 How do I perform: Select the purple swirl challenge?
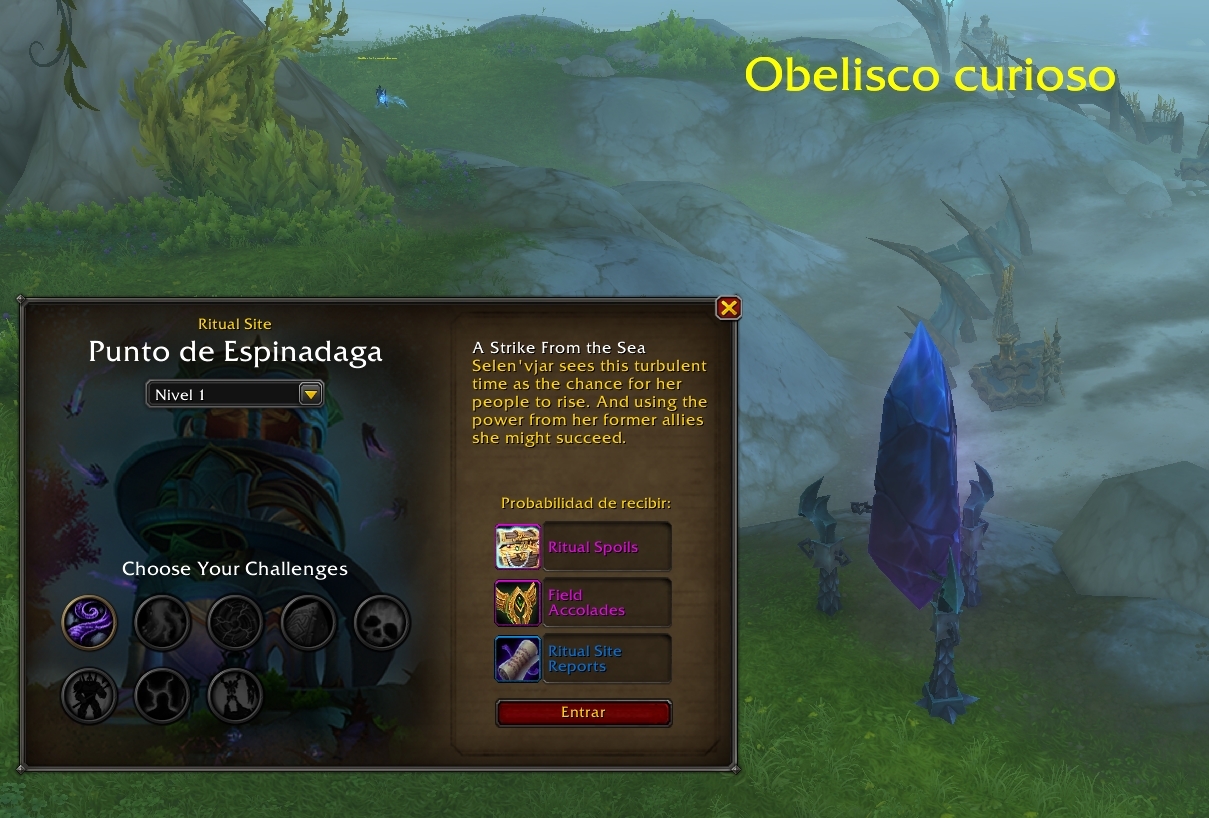pyautogui.click(x=90, y=622)
